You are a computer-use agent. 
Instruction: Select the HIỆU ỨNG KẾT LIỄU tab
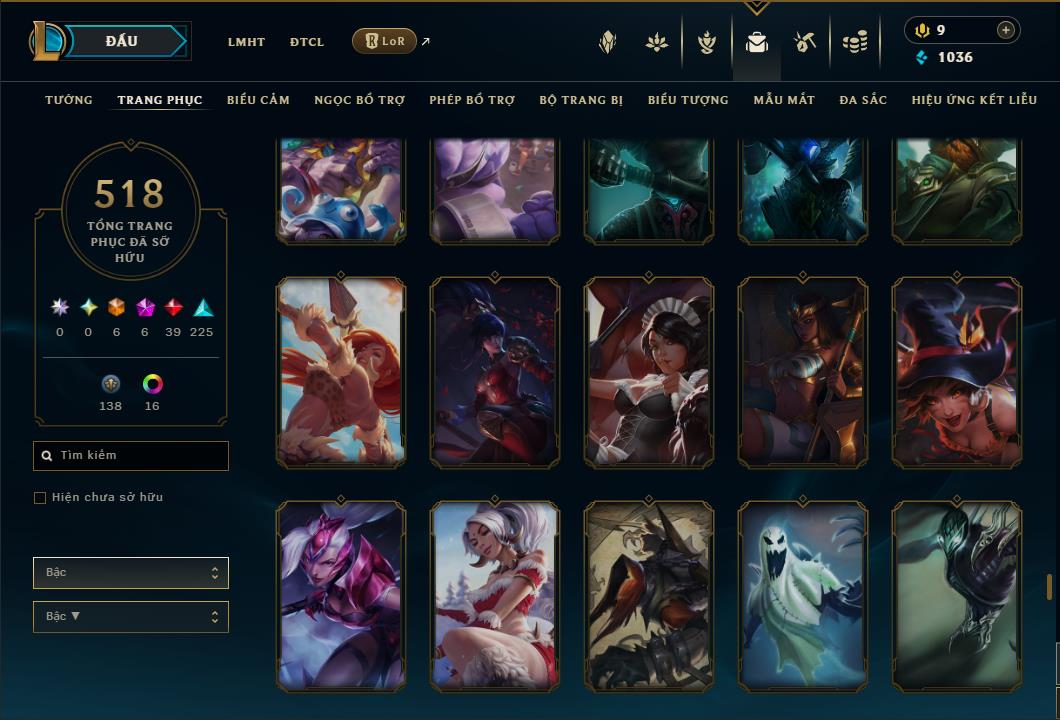coord(974,100)
